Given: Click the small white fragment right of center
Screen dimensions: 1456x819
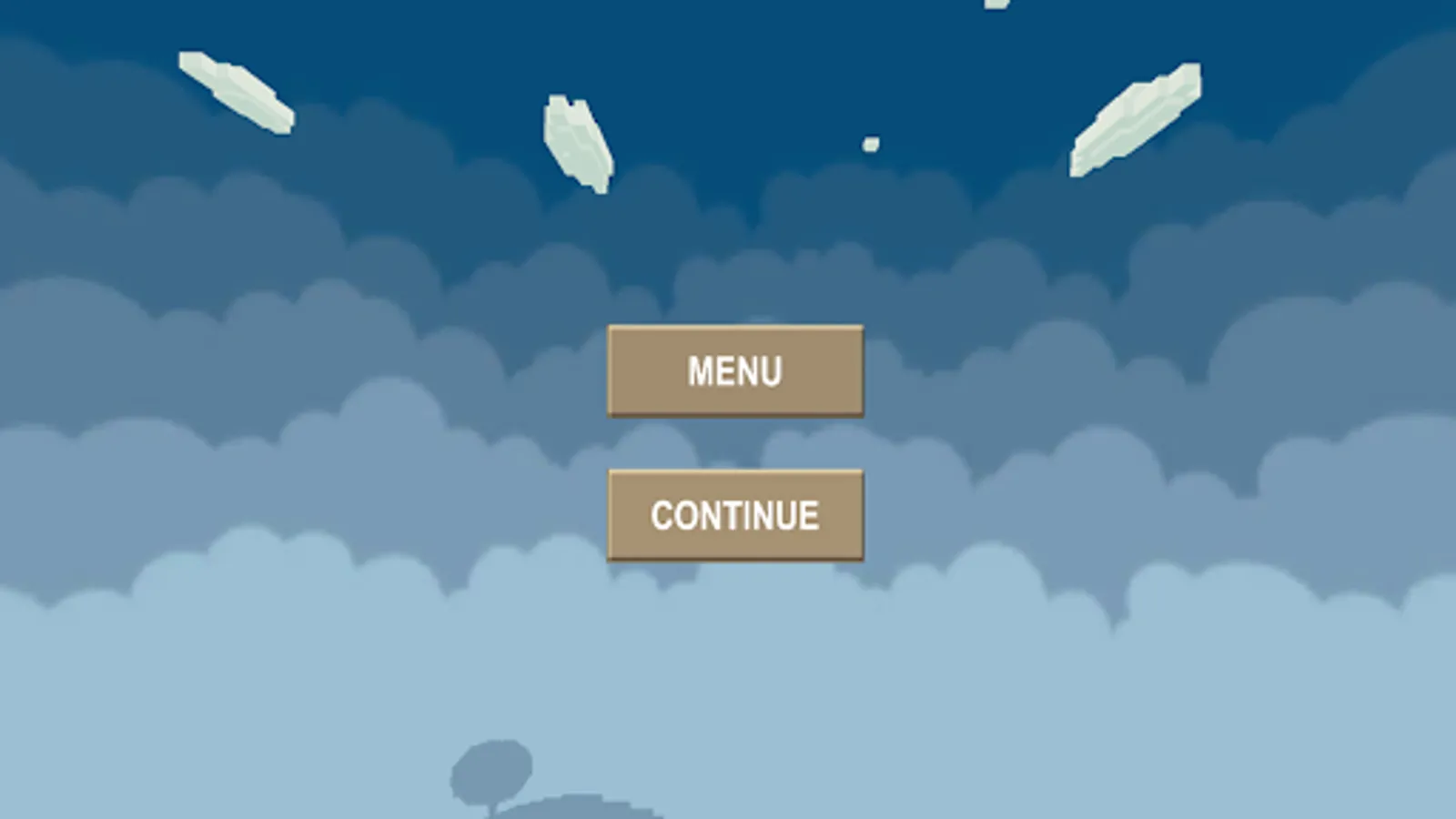Looking at the screenshot, I should click(873, 141).
